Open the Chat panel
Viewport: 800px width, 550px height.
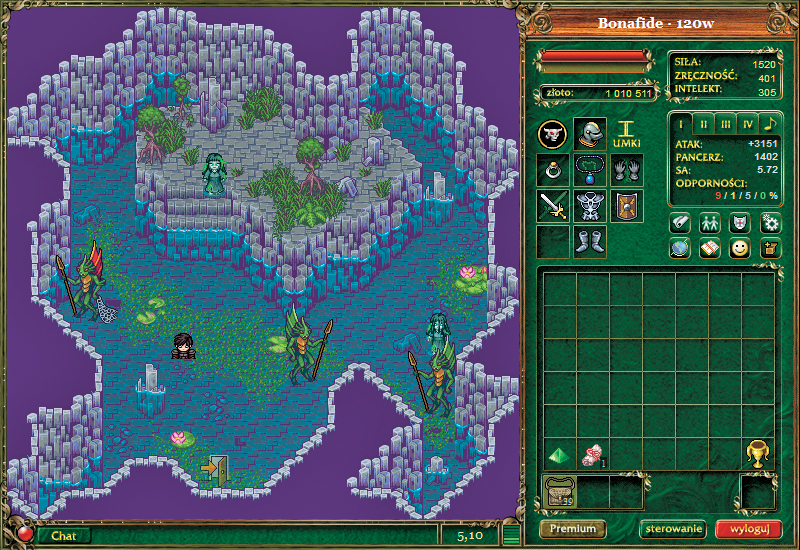pyautogui.click(x=65, y=536)
